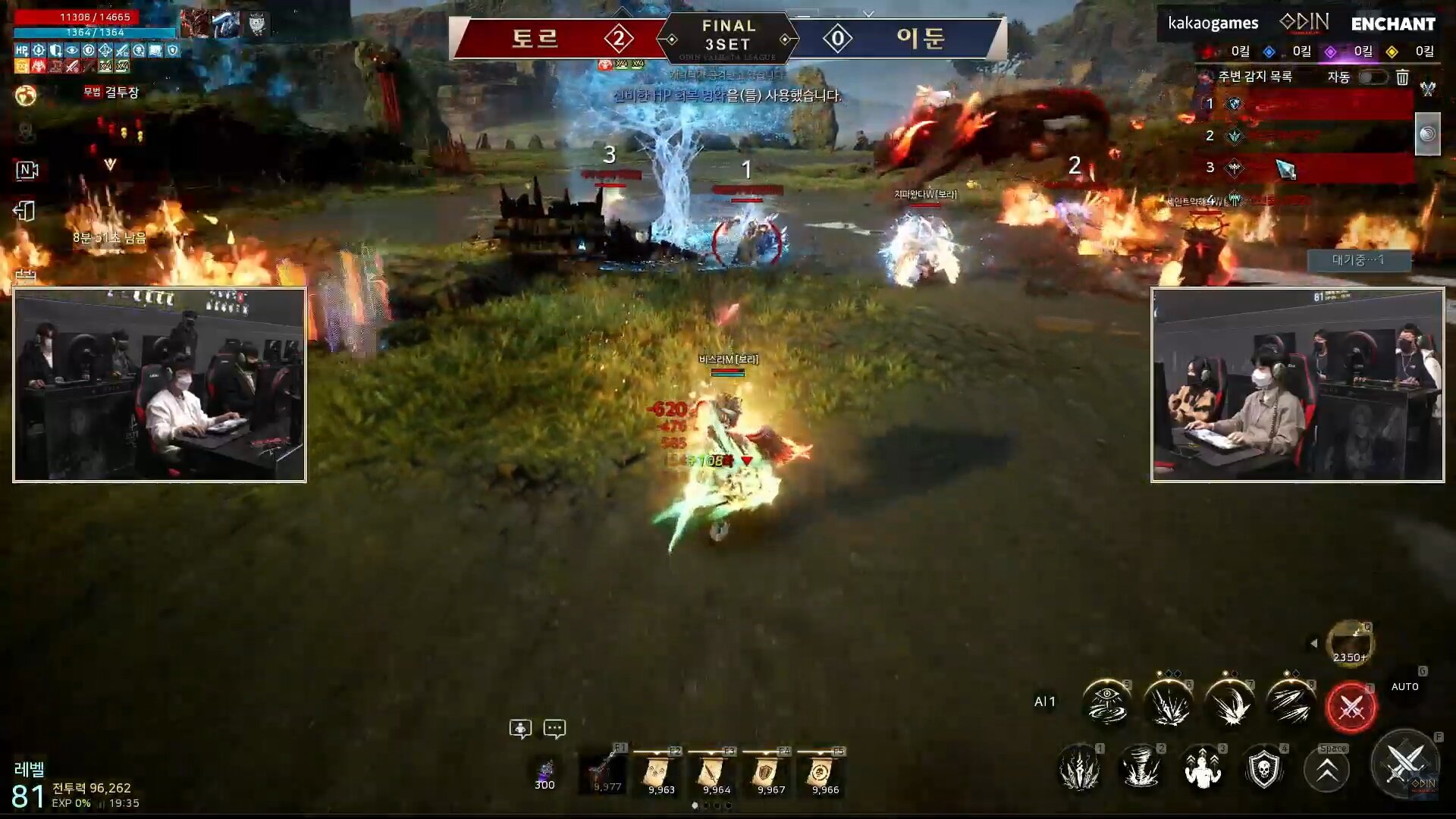
Task: Click the double-chevron dodge button
Action: 1326,770
